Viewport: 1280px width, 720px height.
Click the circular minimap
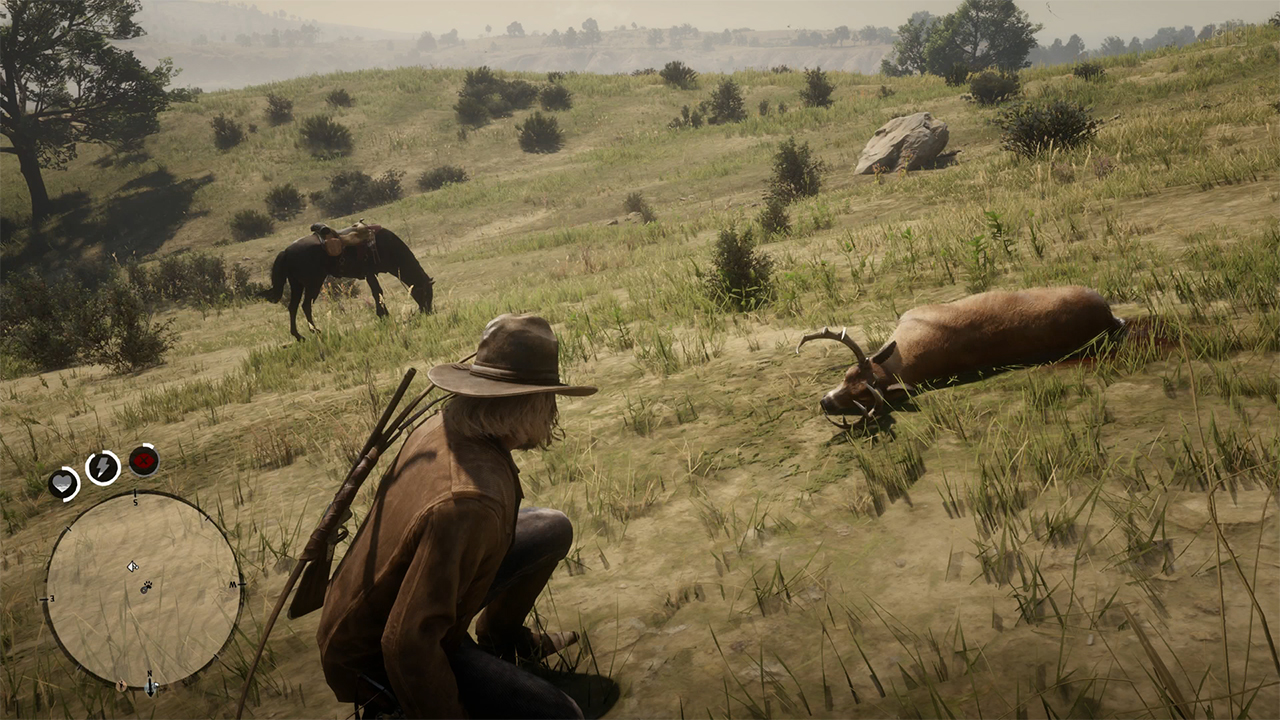point(143,590)
